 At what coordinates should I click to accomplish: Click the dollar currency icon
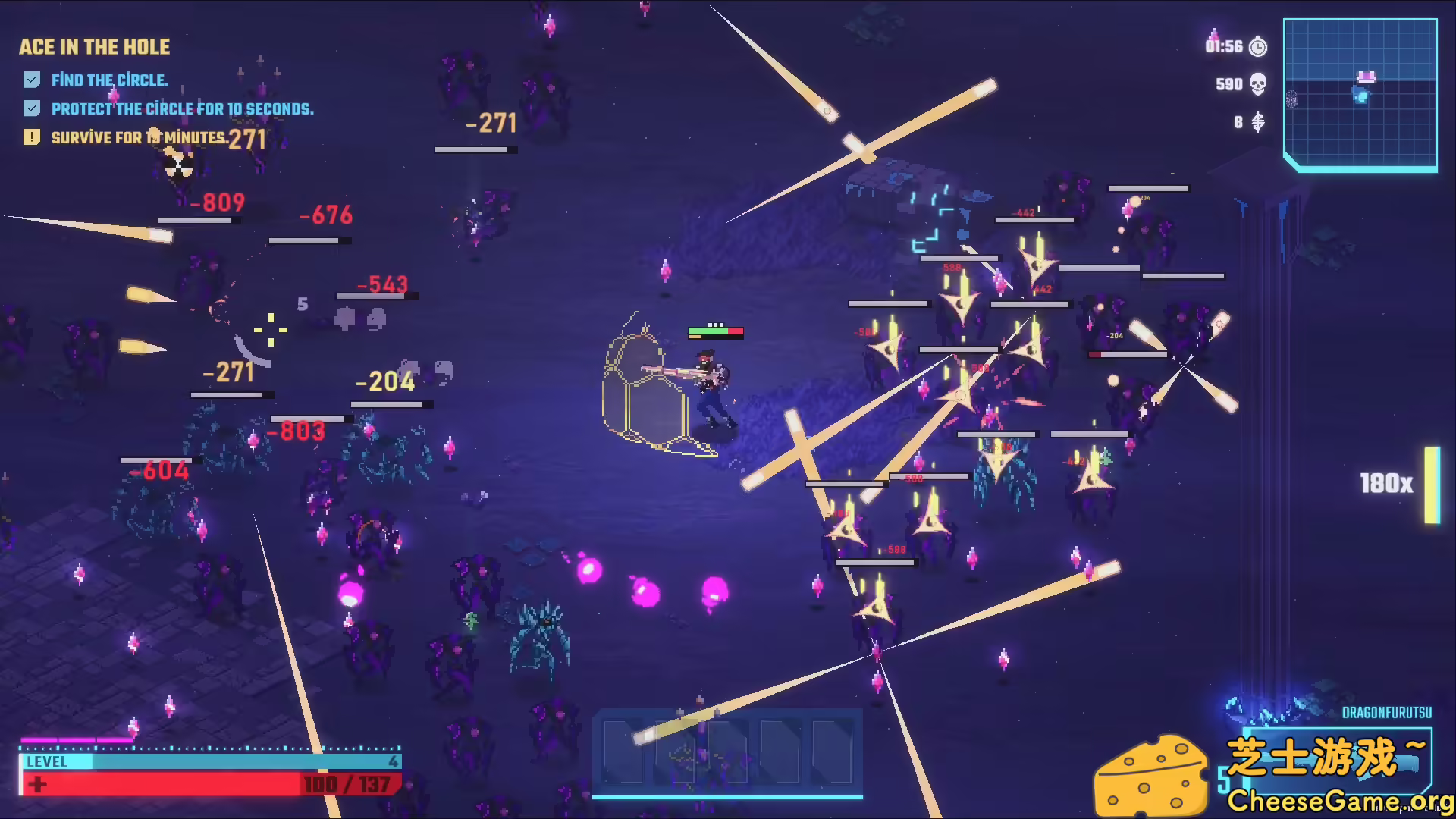point(1257,121)
